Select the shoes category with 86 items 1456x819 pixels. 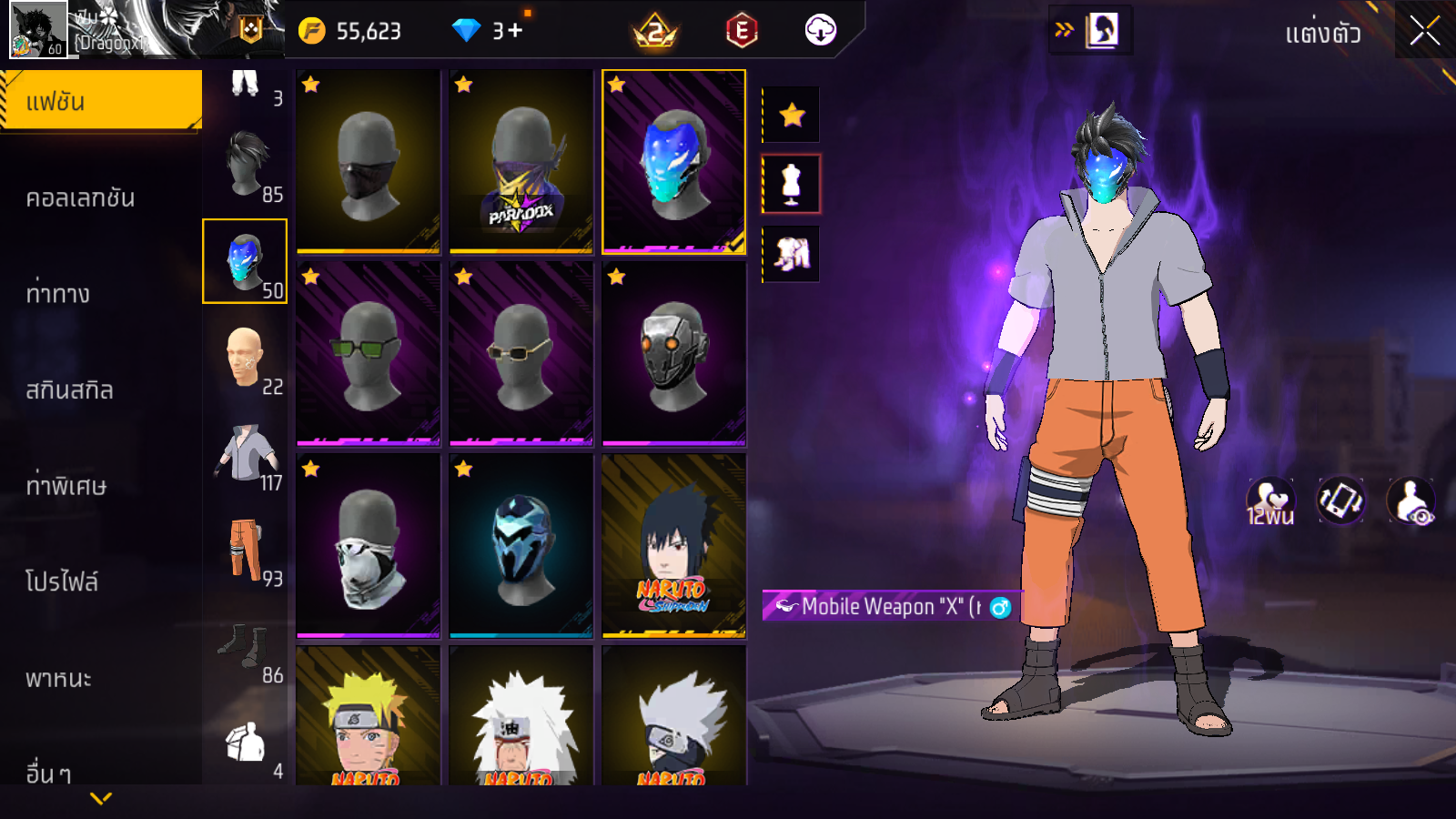point(246,647)
